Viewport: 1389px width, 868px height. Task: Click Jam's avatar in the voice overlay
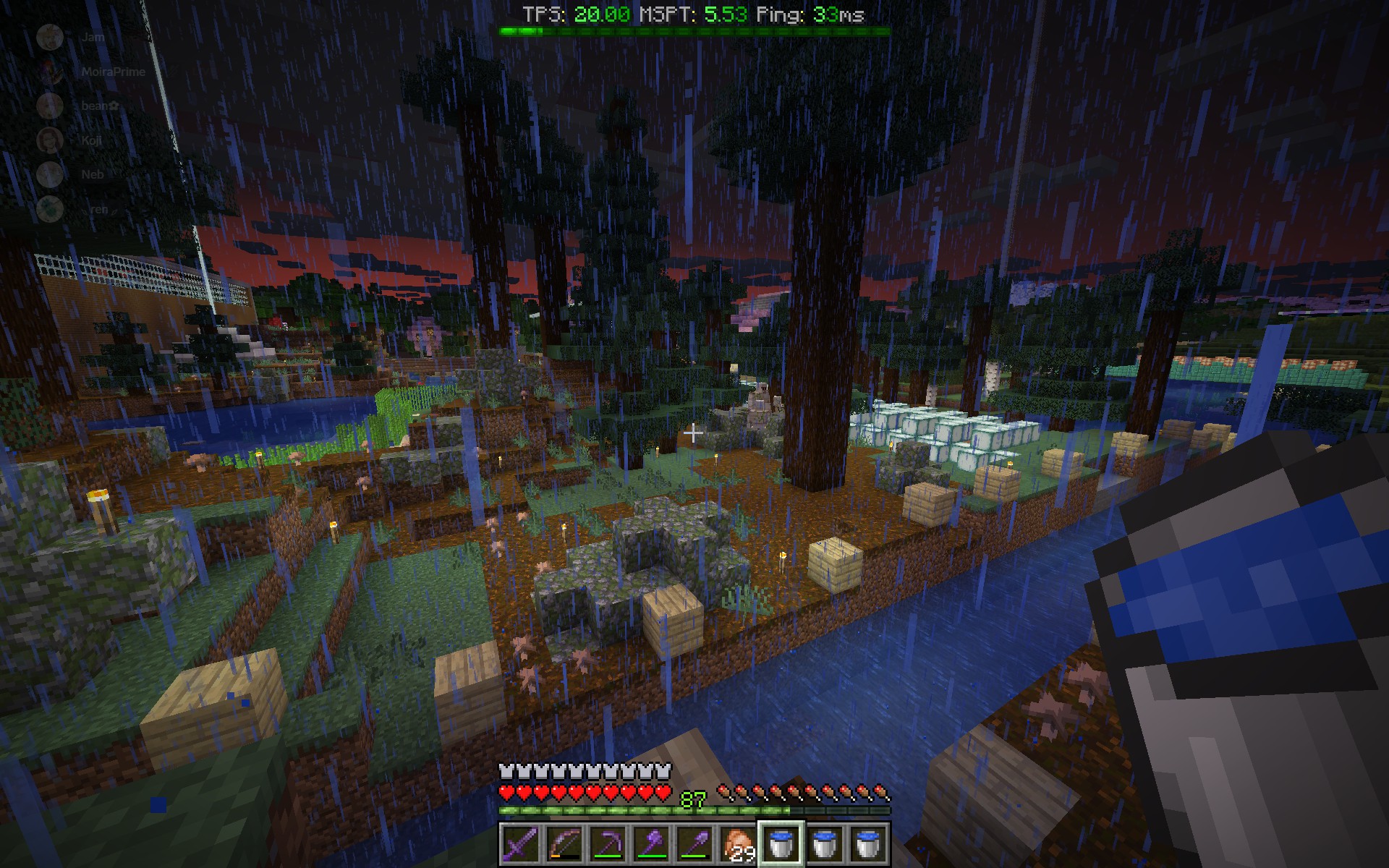point(52,36)
